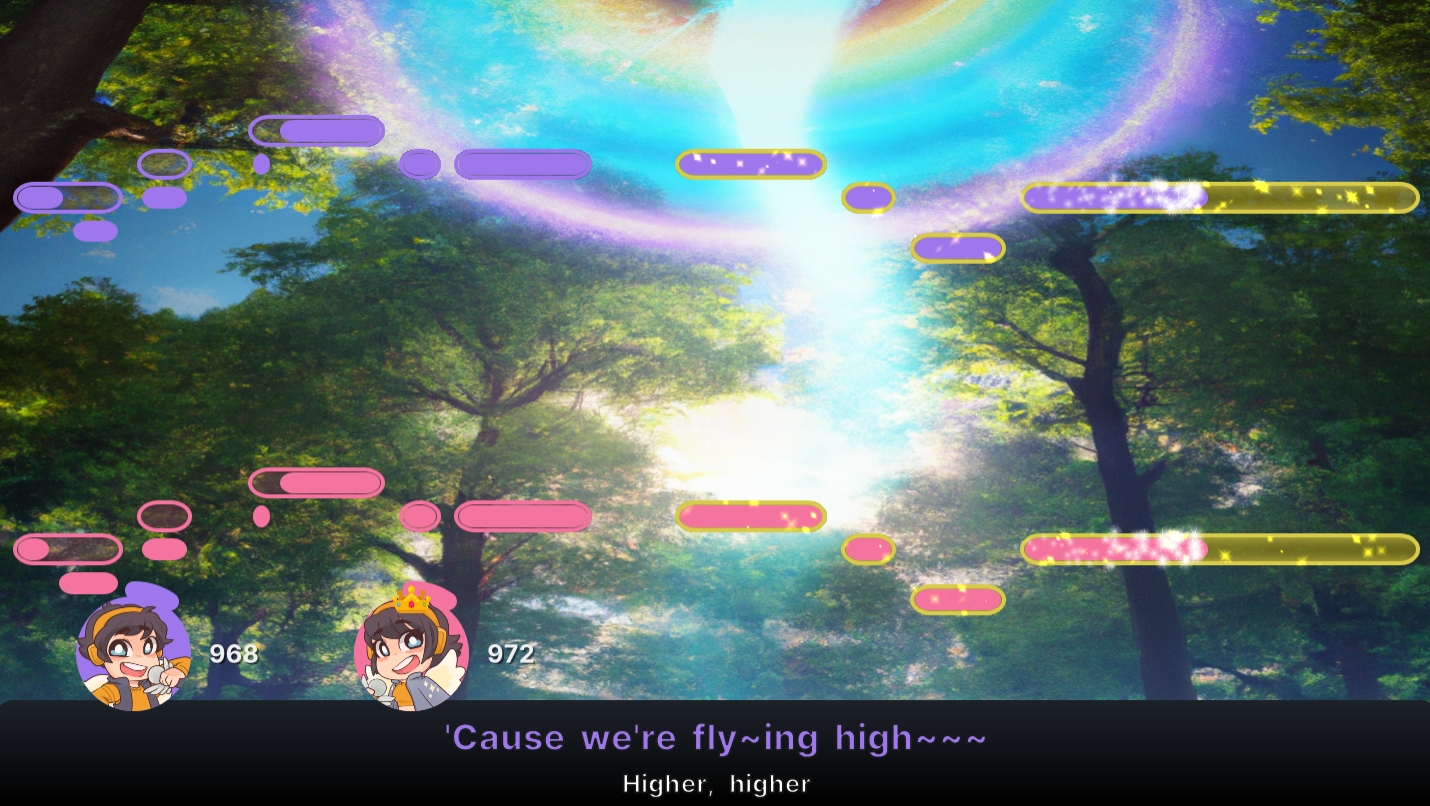Click the small gold-outlined pink note

[x=868, y=550]
